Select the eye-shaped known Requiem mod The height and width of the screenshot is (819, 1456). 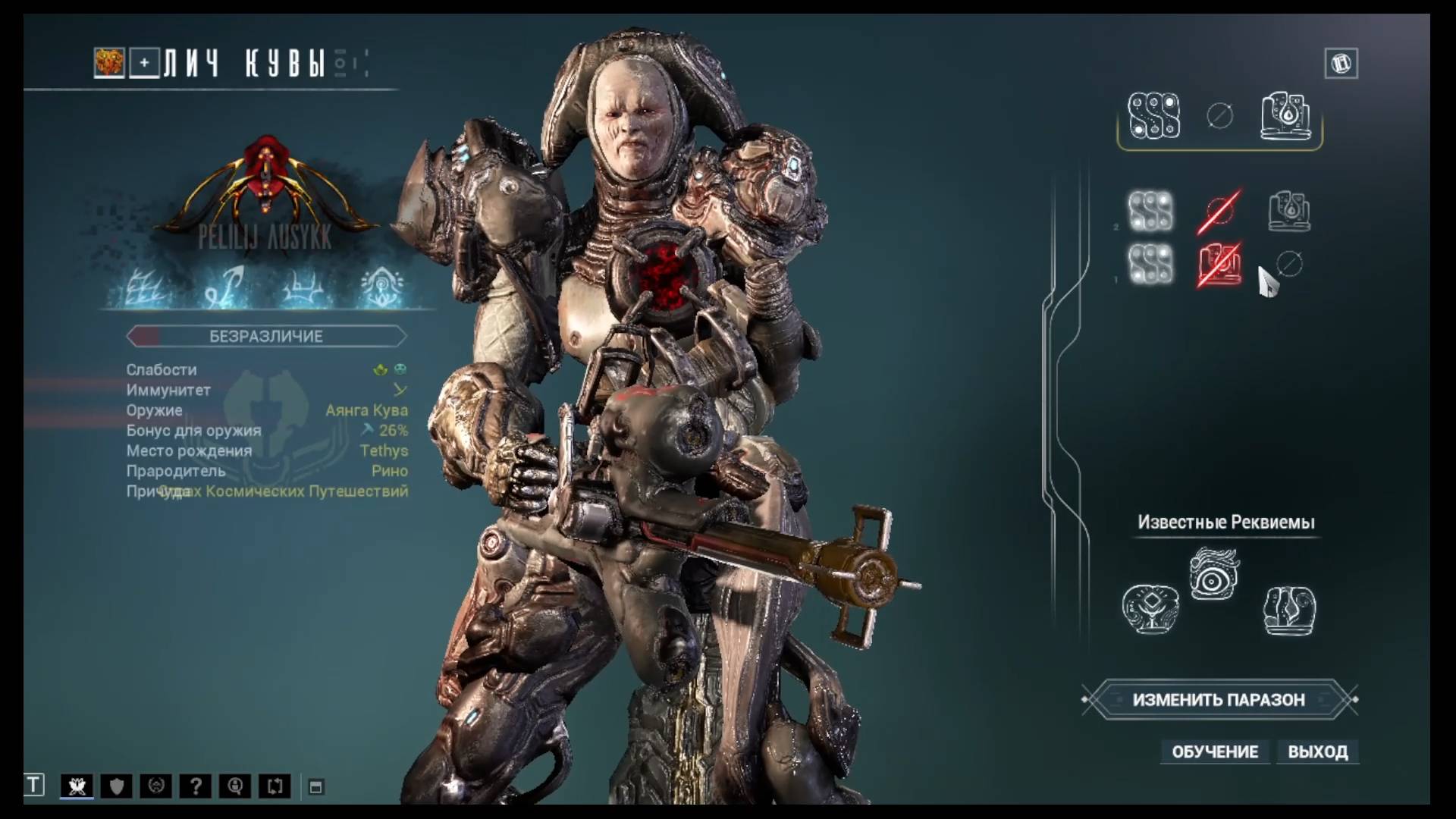pos(1213,574)
